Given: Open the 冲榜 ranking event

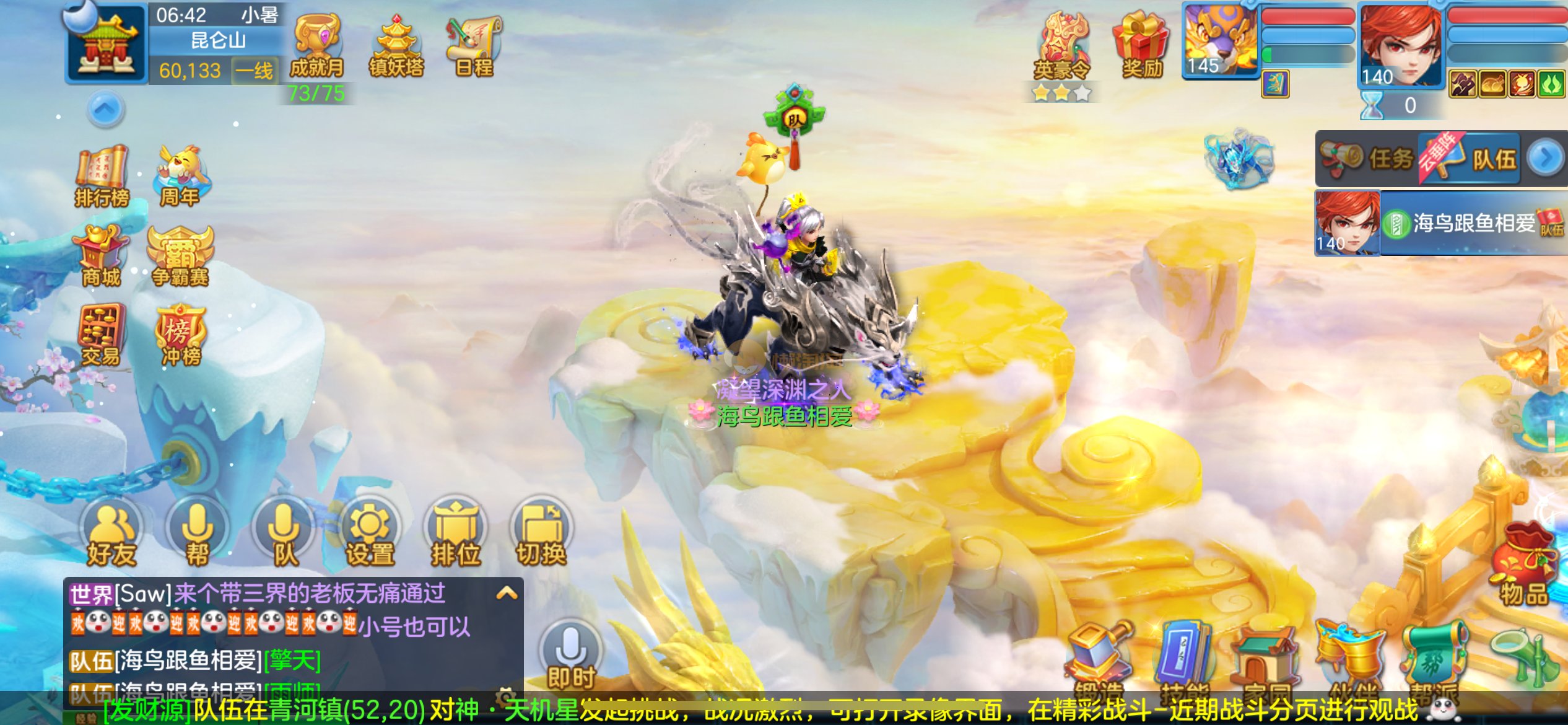Looking at the screenshot, I should 180,335.
